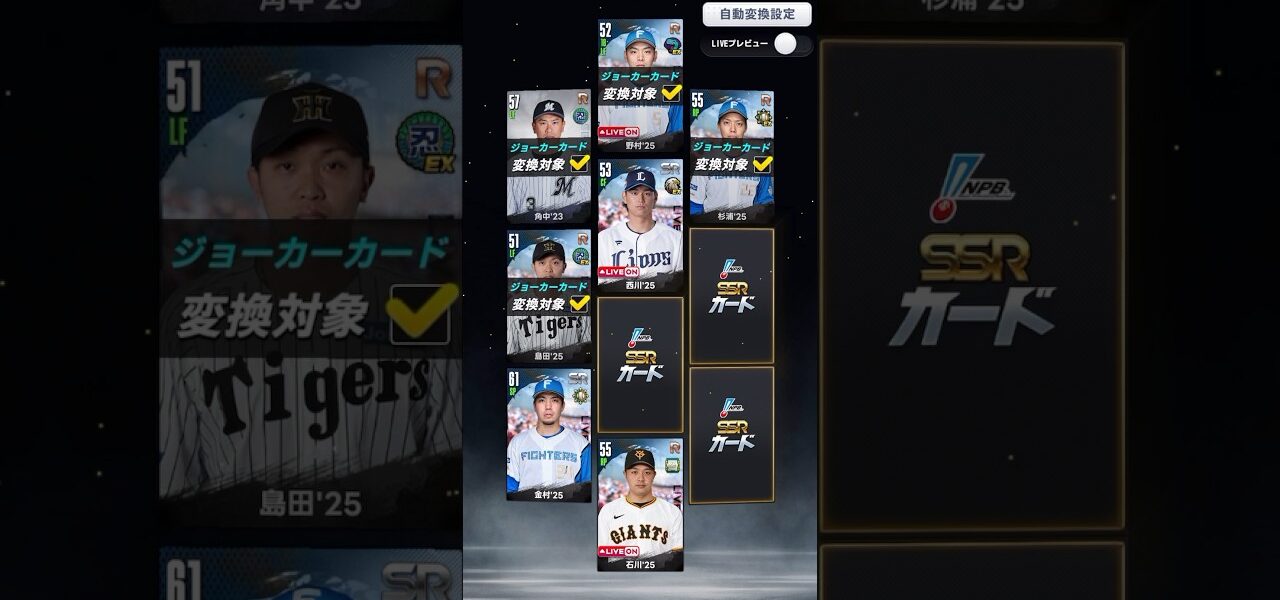This screenshot has width=1280, height=600.
Task: Choose the 石川'25 Giants card
Action: tap(640, 505)
